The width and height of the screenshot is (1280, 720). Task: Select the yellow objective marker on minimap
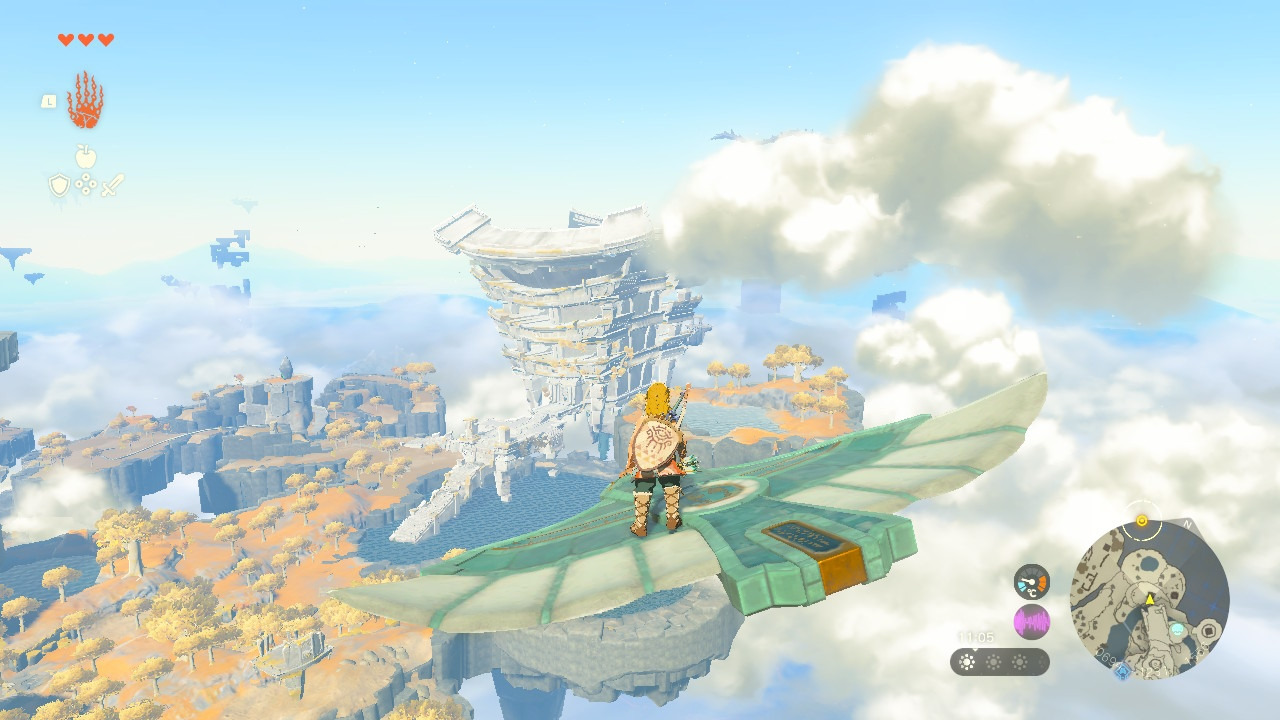pos(1141,521)
